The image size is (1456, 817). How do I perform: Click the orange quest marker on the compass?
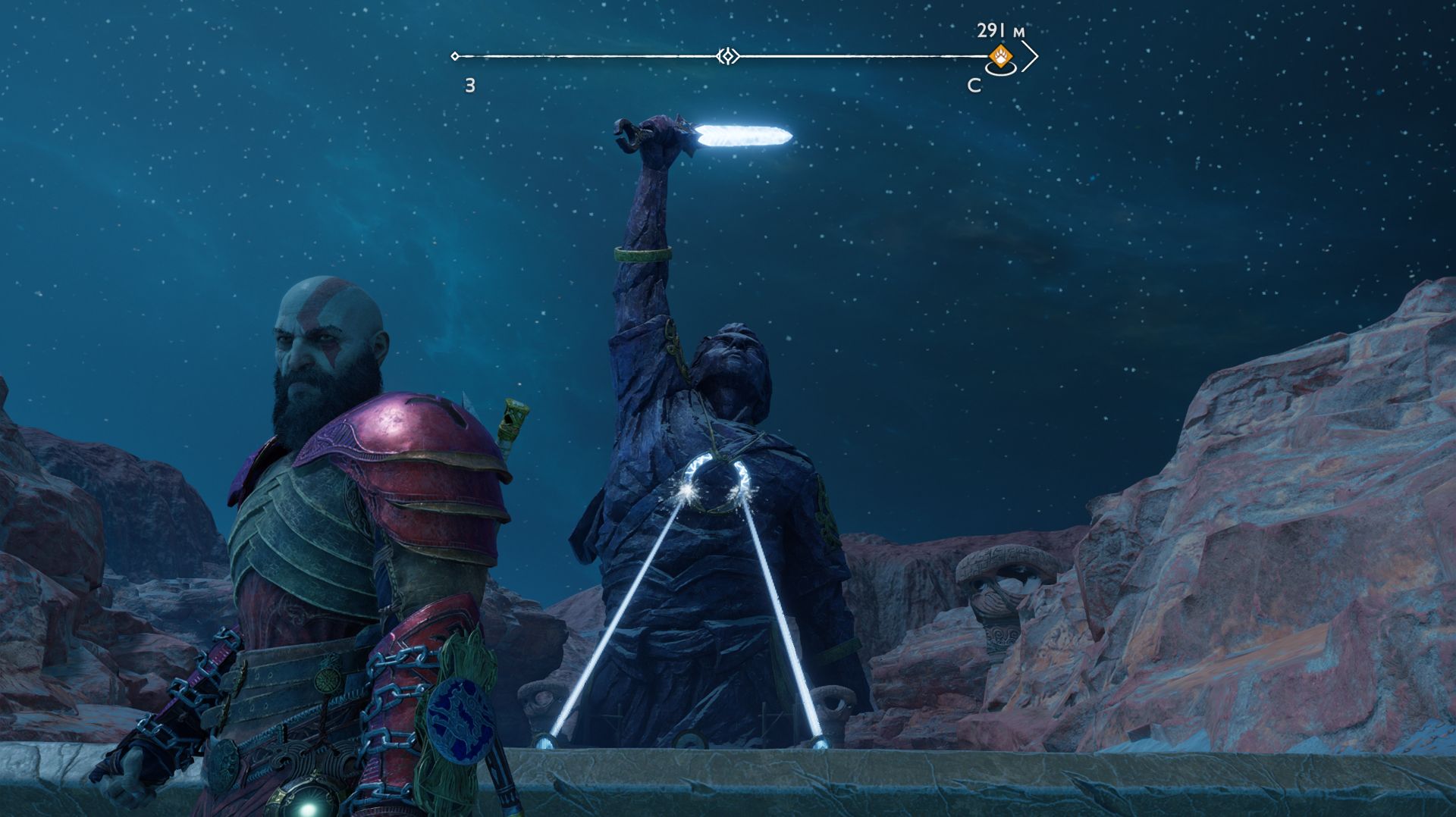point(1001,56)
